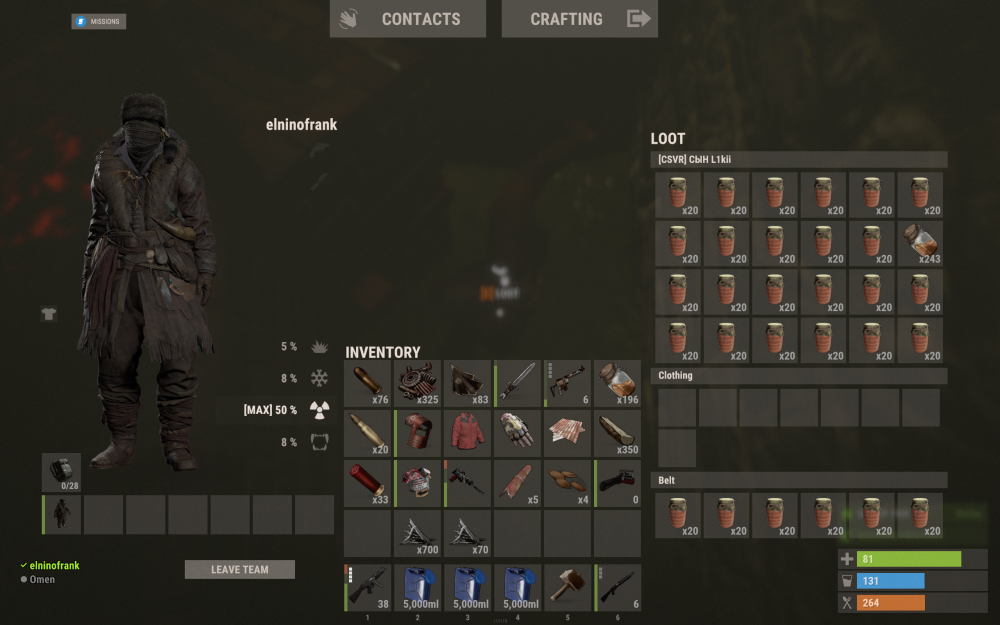Select the red coffee can helmet

418,434
